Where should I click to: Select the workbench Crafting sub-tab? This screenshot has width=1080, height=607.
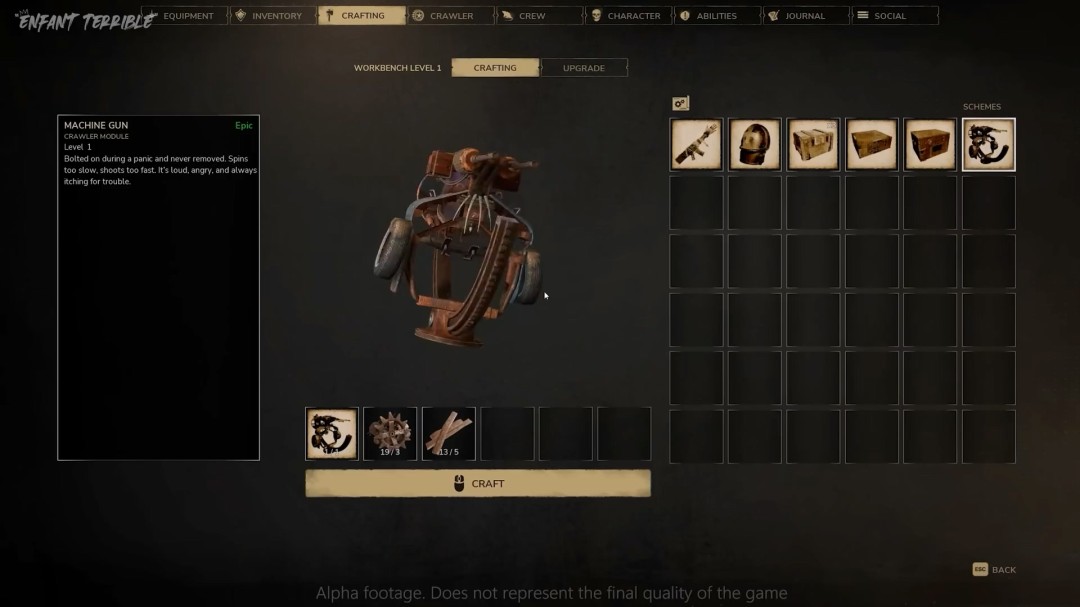coord(495,68)
